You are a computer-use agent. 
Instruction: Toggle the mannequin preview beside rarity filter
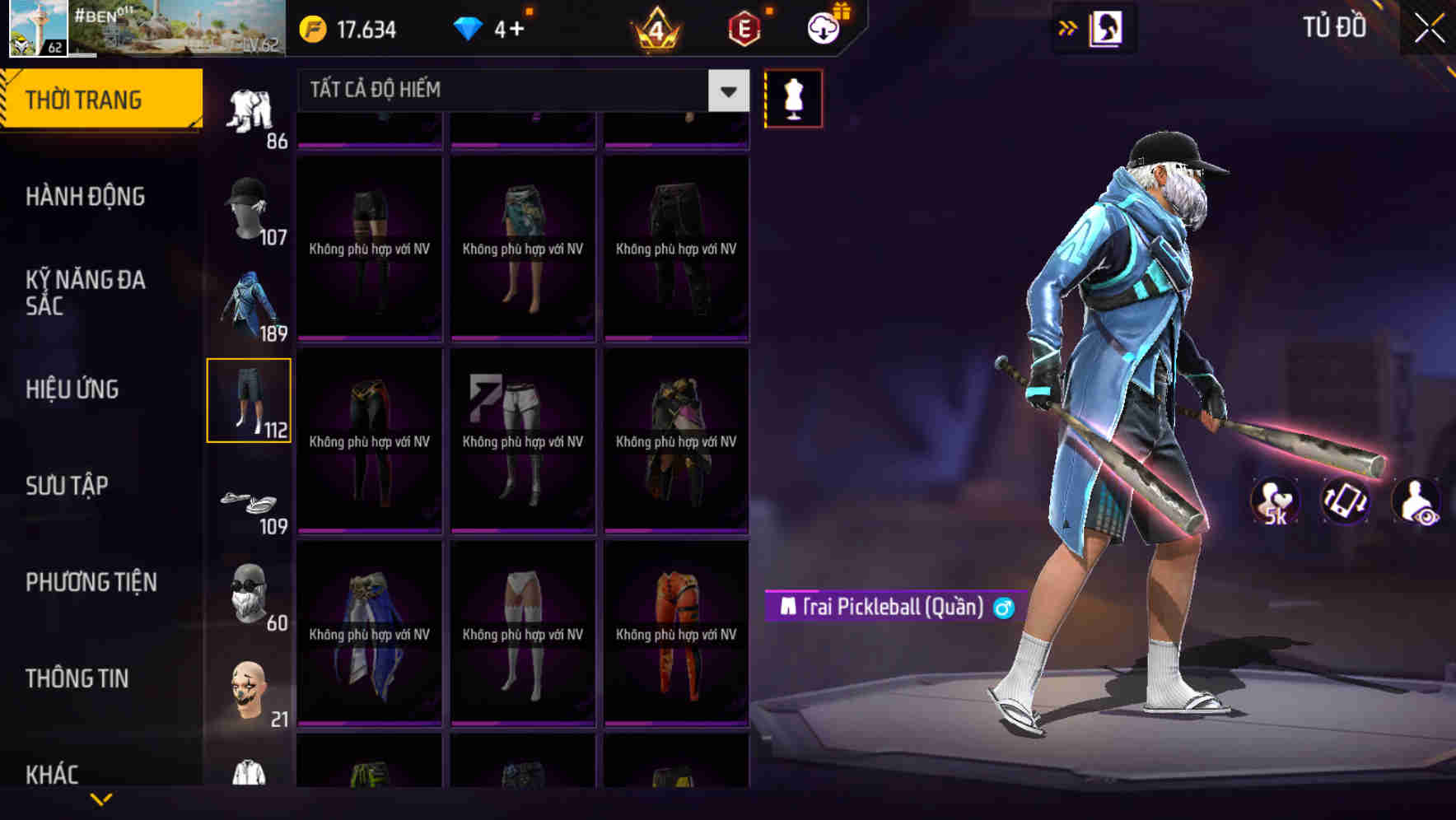(x=793, y=97)
